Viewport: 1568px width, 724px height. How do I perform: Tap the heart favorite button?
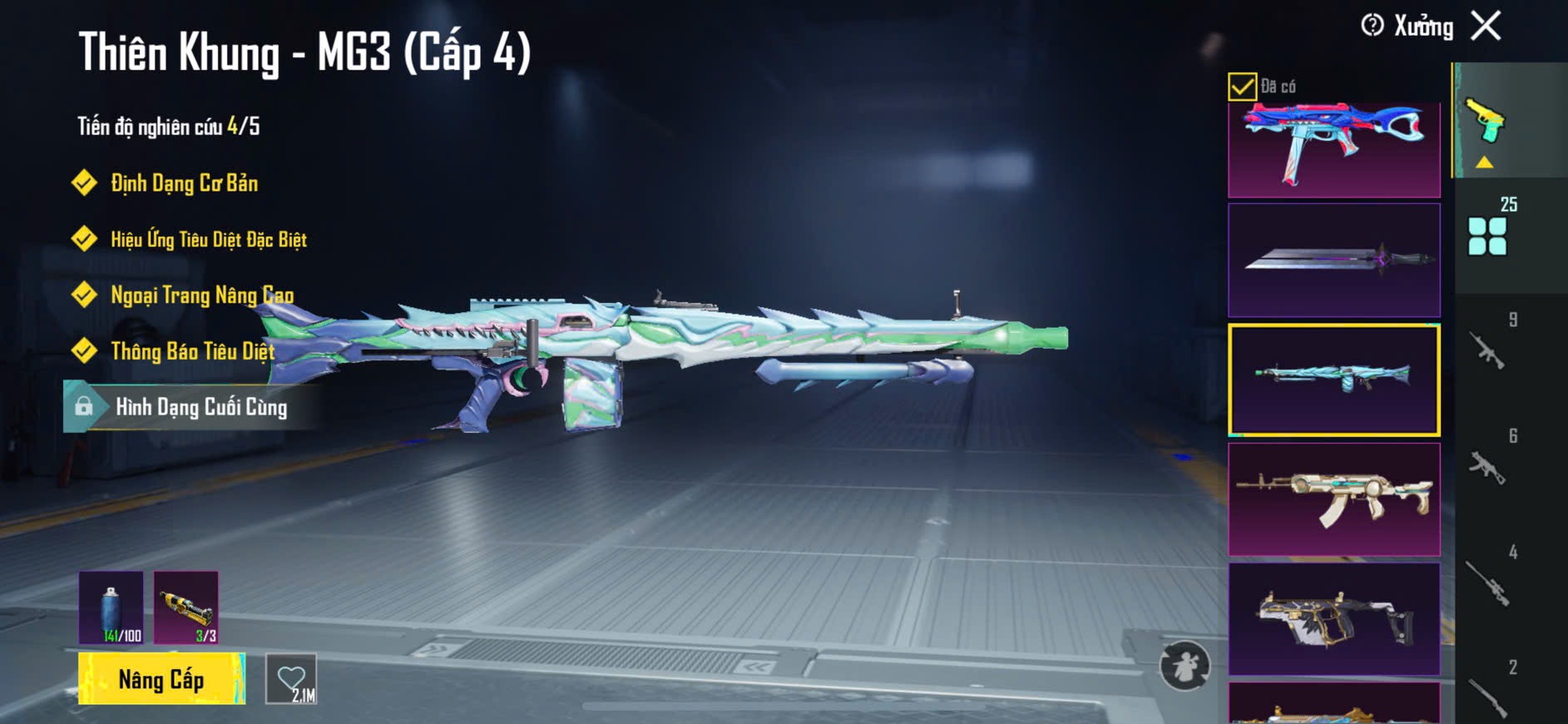click(291, 679)
